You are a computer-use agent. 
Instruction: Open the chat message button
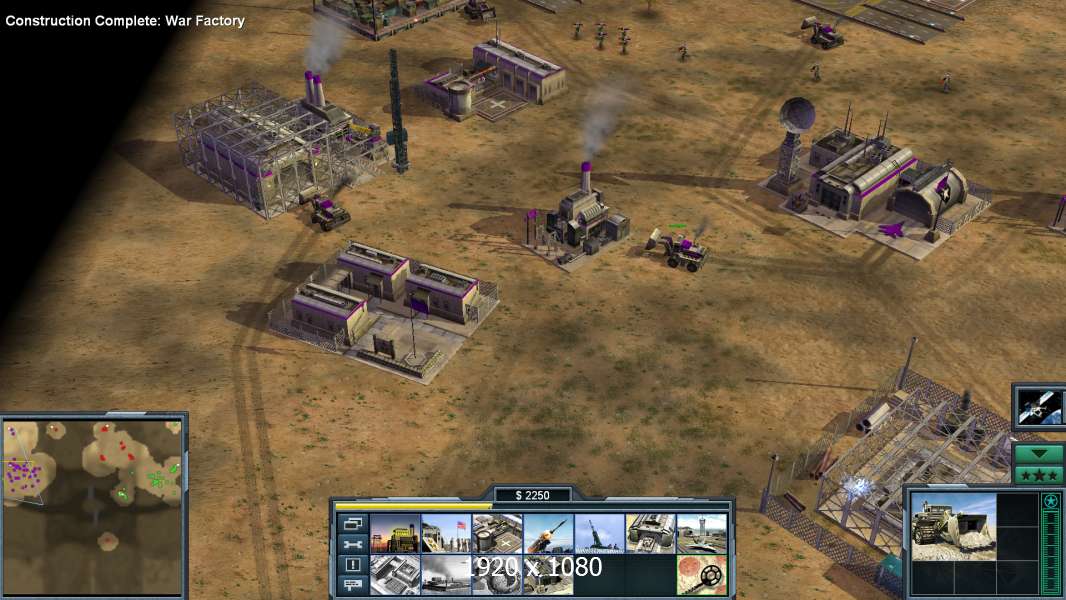click(353, 586)
